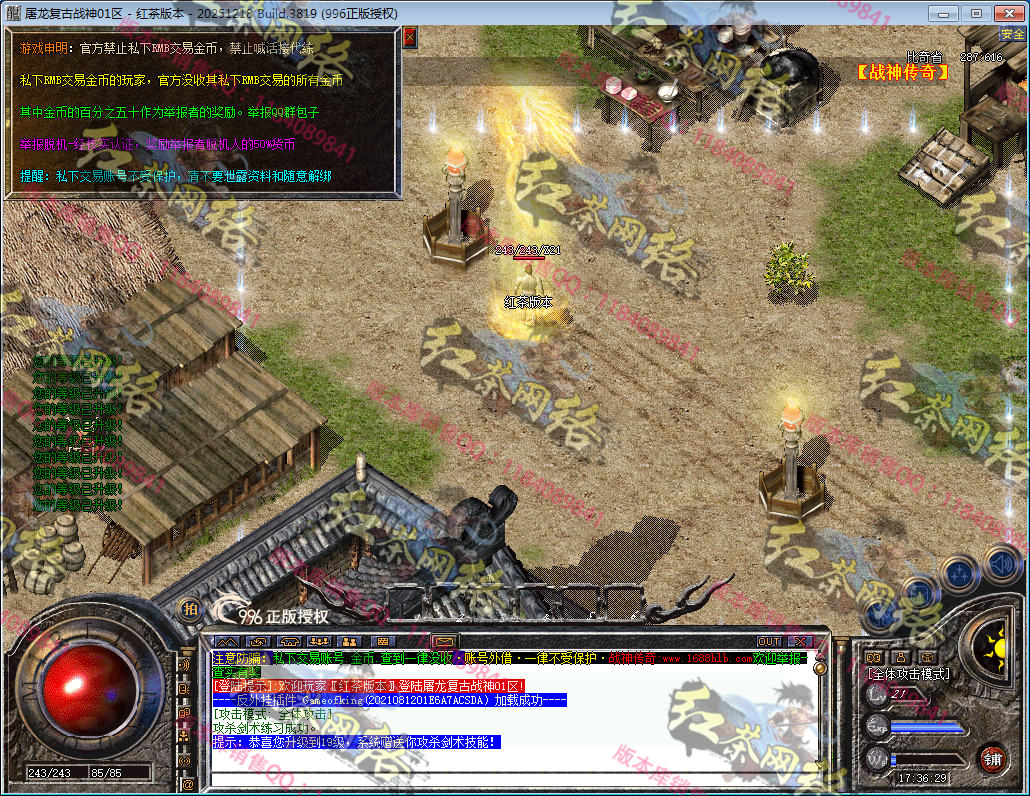Viewport: 1030px width, 796px height.
Task: Open the 铺 shop button
Action: click(x=991, y=757)
